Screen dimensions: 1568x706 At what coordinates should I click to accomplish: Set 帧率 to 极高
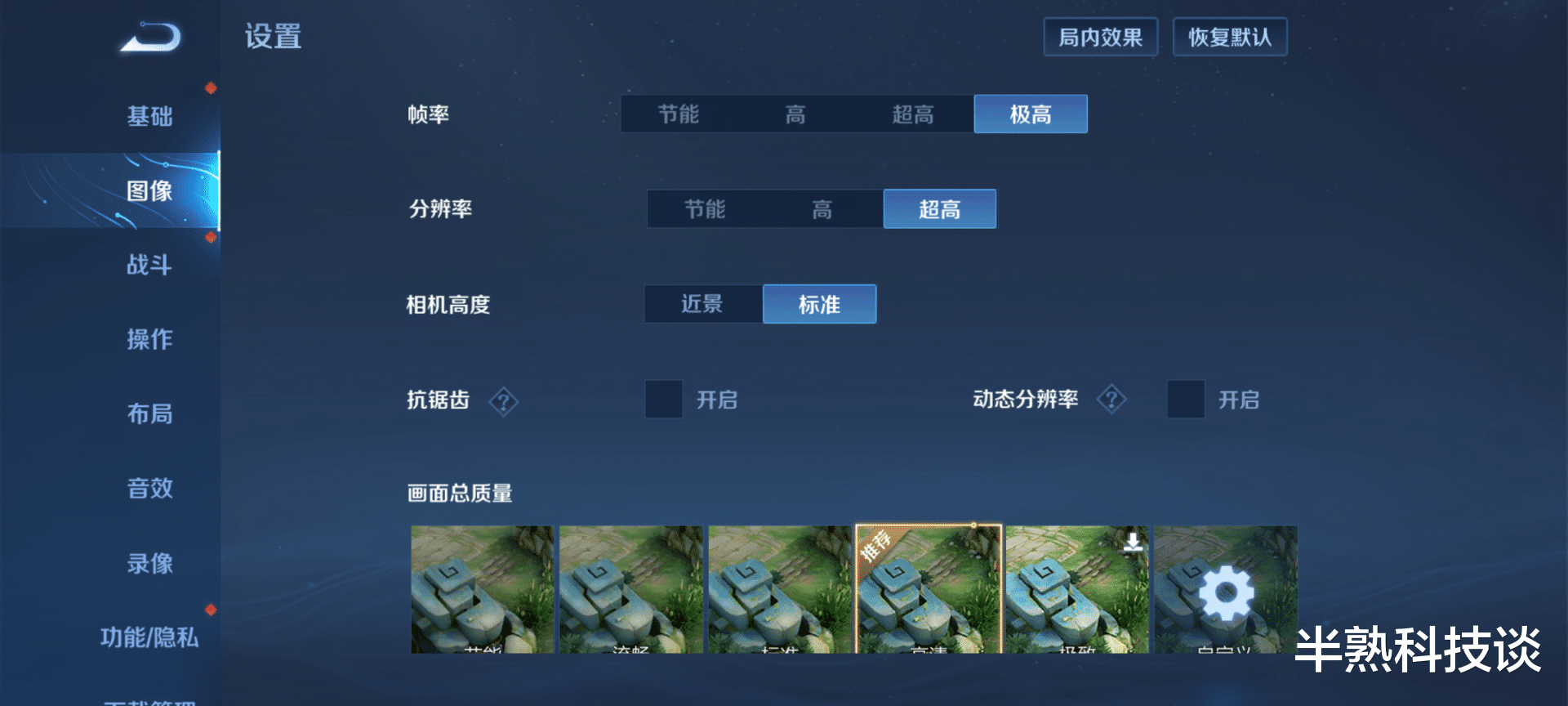(1031, 114)
